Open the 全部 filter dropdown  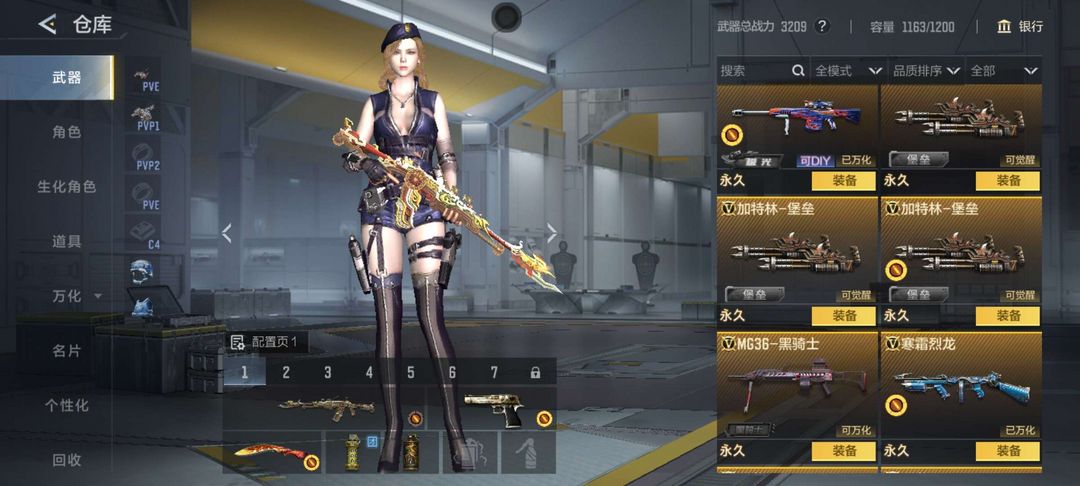[1004, 71]
